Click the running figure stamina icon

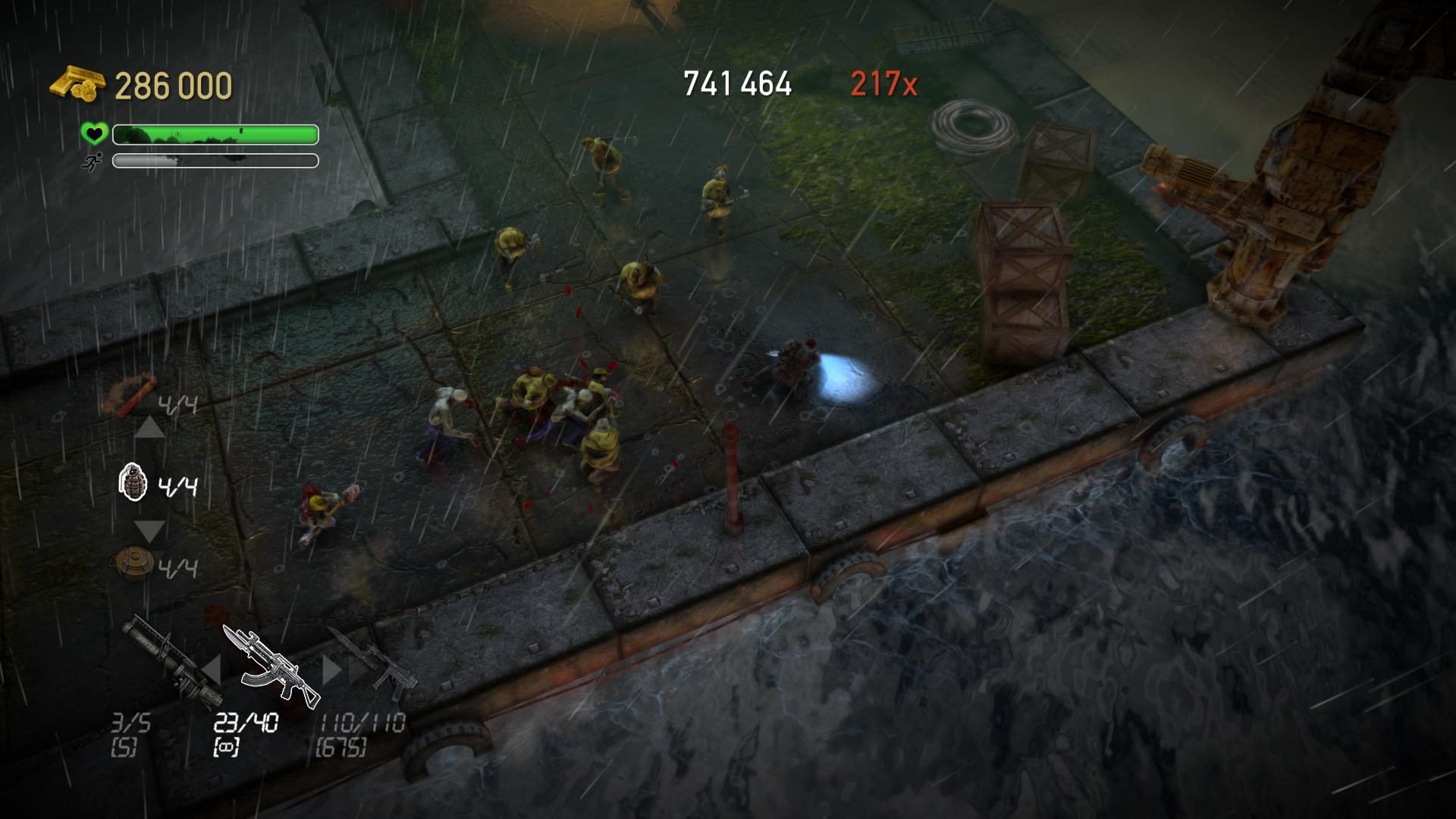tap(93, 161)
